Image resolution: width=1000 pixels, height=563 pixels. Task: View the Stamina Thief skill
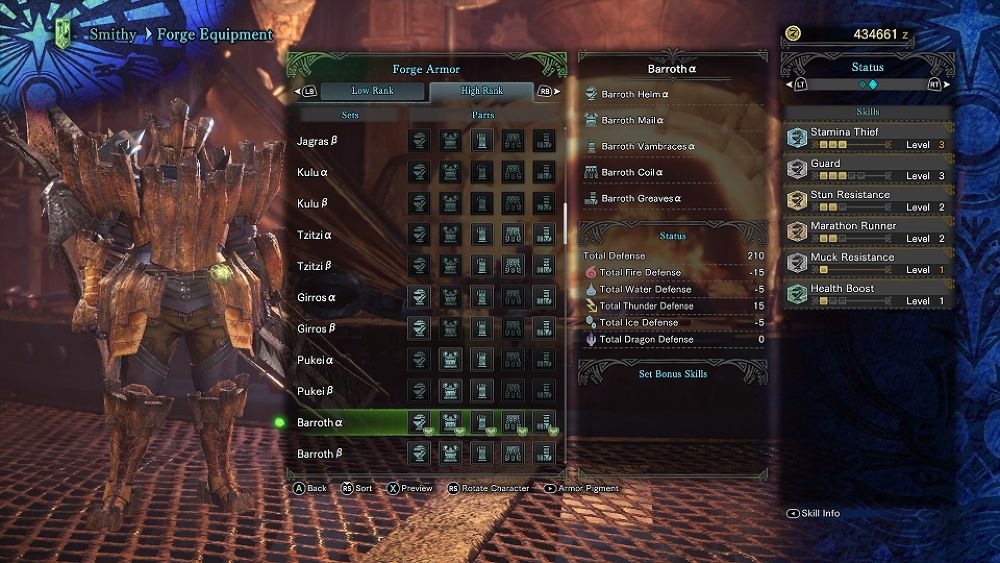(x=866, y=138)
